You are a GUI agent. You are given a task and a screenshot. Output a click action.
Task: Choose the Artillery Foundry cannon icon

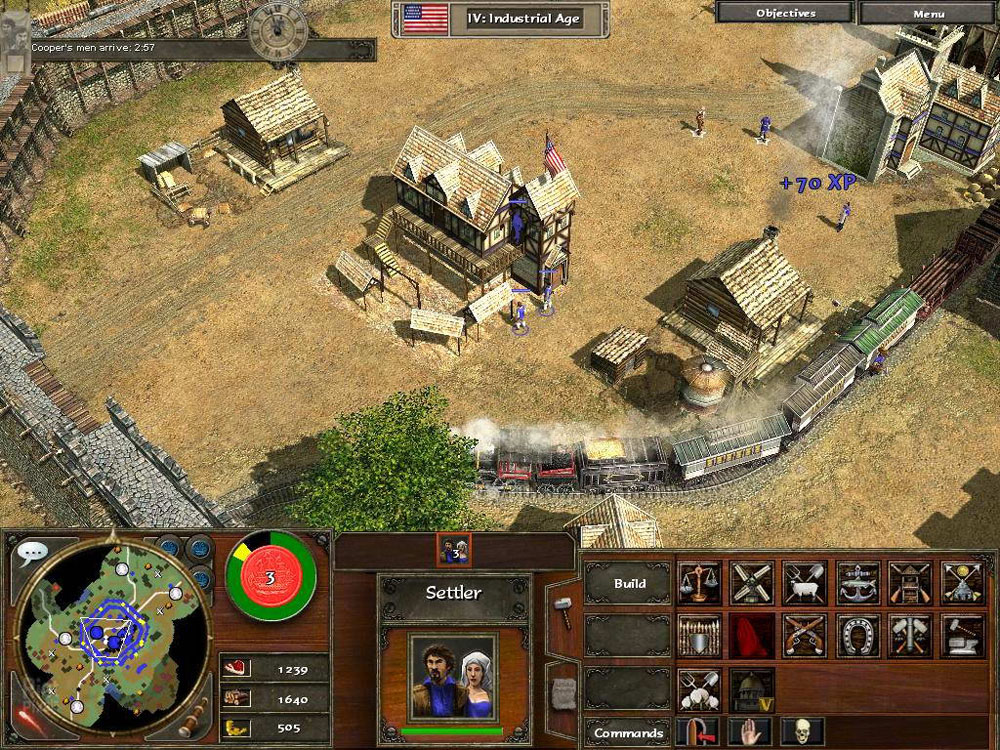(x=911, y=634)
